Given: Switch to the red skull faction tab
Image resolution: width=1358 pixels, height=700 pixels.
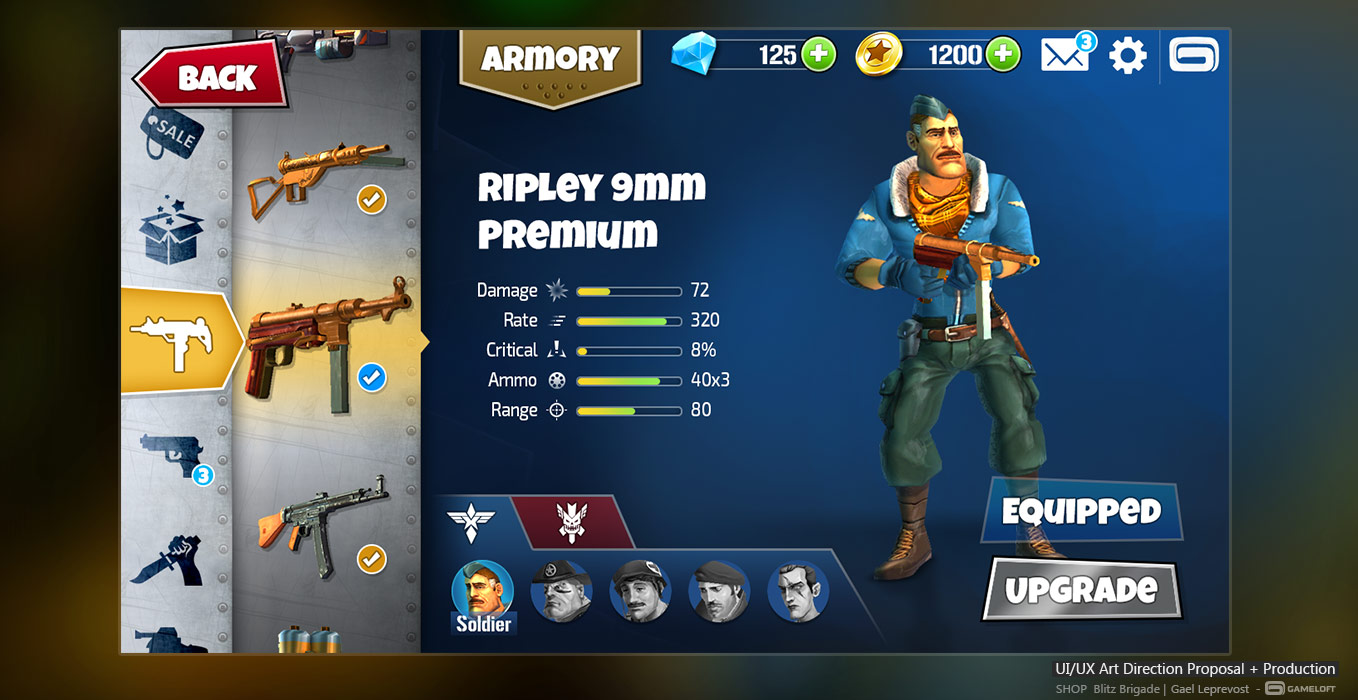Looking at the screenshot, I should [x=572, y=521].
